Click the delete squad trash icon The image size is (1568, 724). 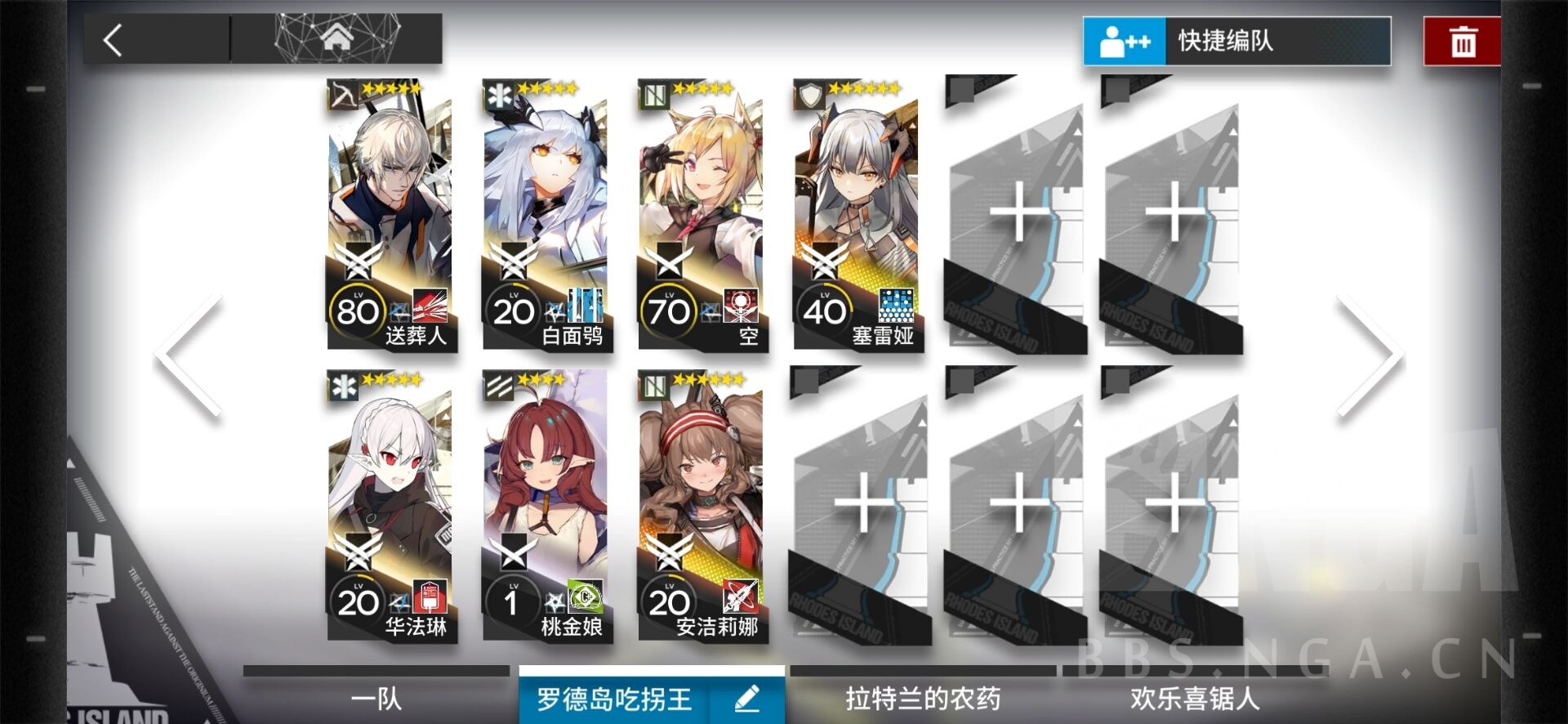[x=1462, y=39]
